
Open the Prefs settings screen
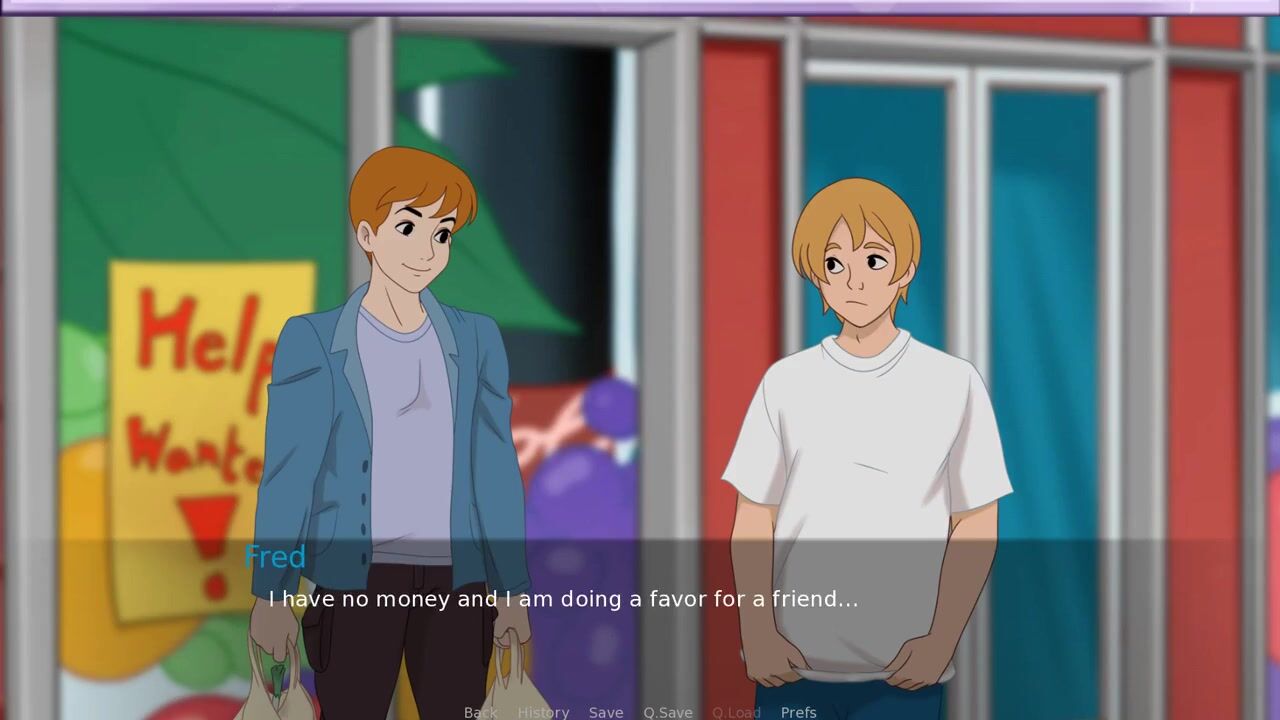pos(798,712)
